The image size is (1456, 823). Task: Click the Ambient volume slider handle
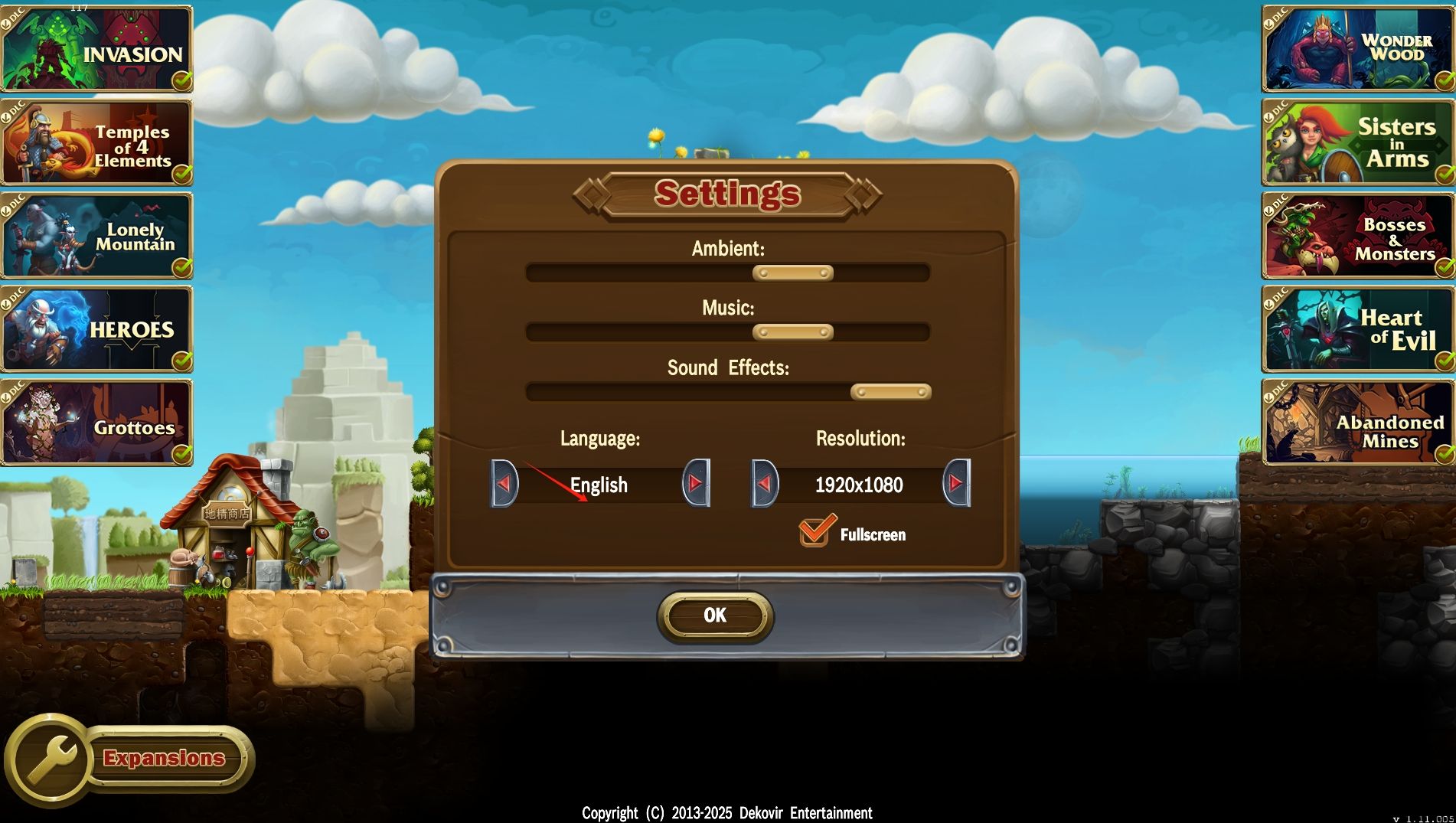[792, 273]
